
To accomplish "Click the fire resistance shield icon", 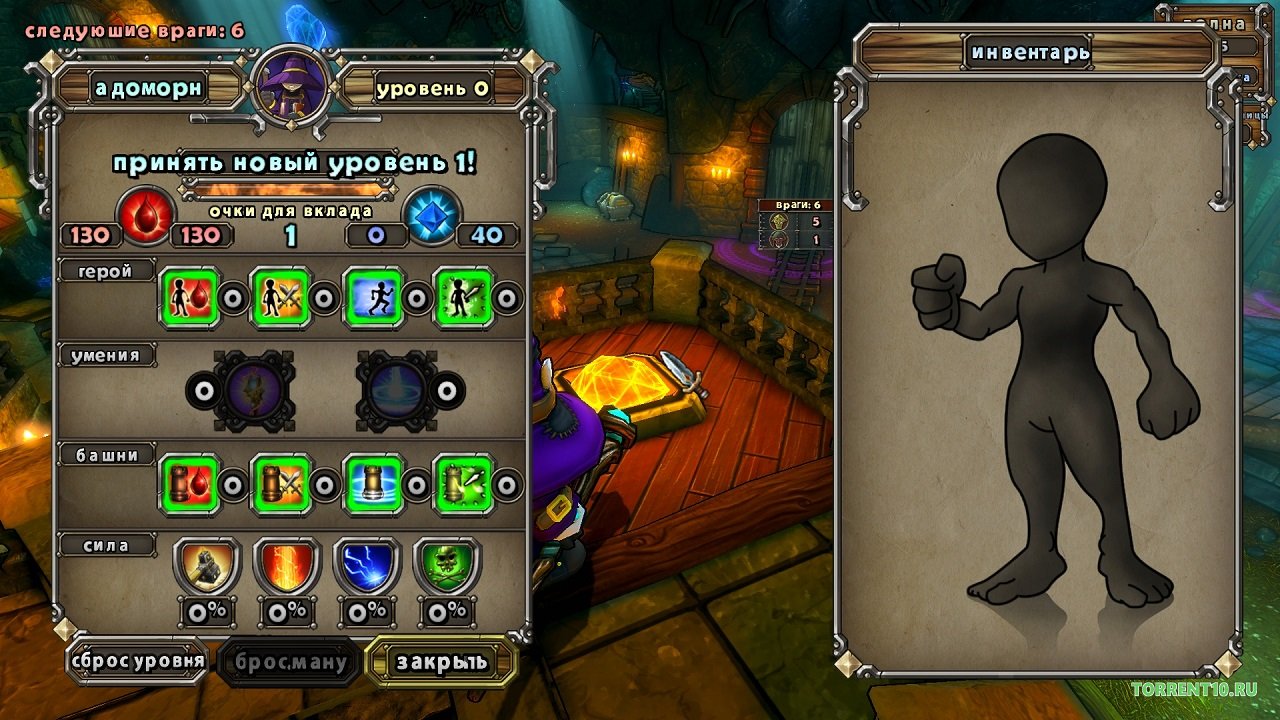I will [287, 566].
